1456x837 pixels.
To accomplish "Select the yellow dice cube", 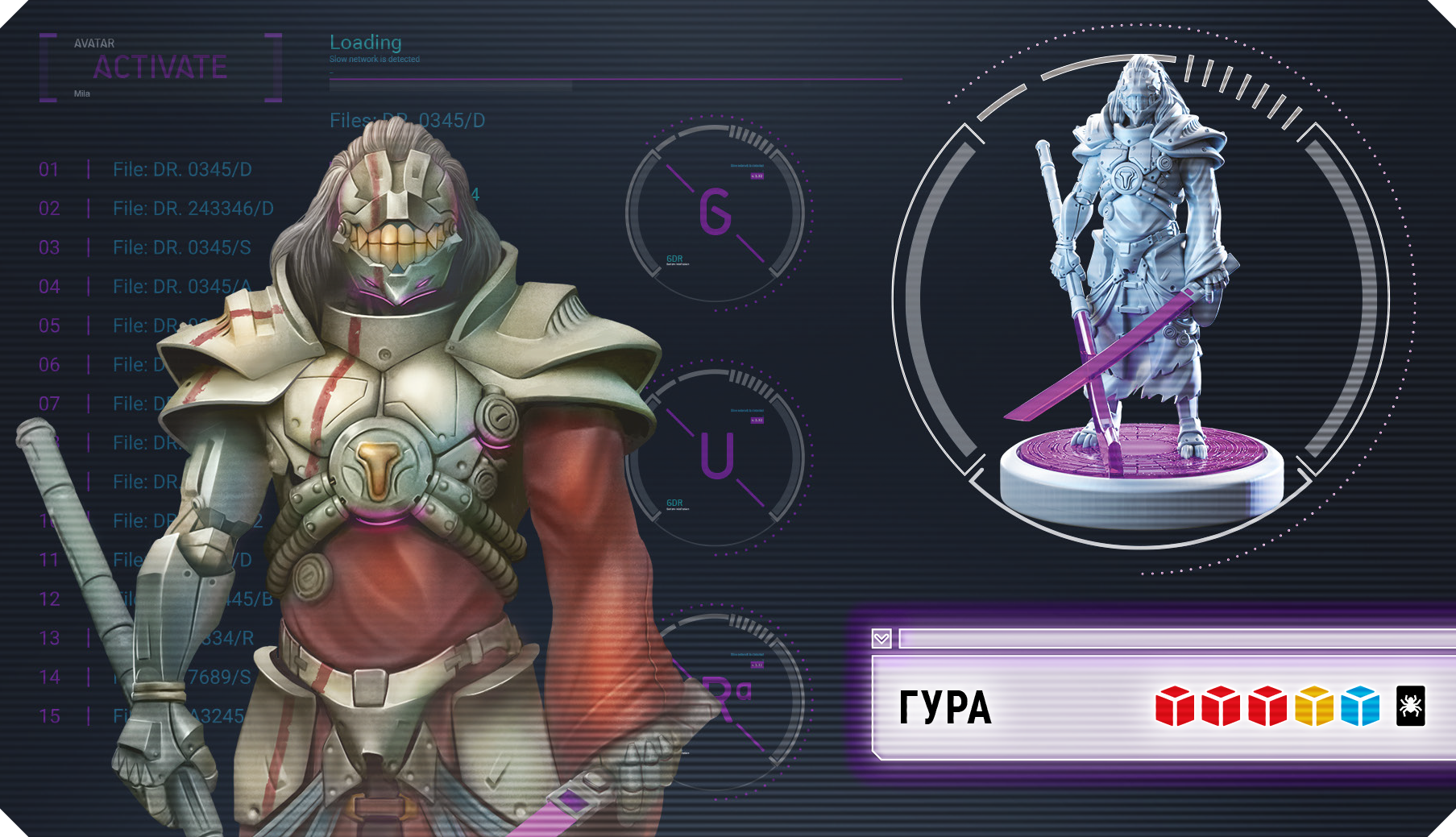I will pyautogui.click(x=1314, y=706).
